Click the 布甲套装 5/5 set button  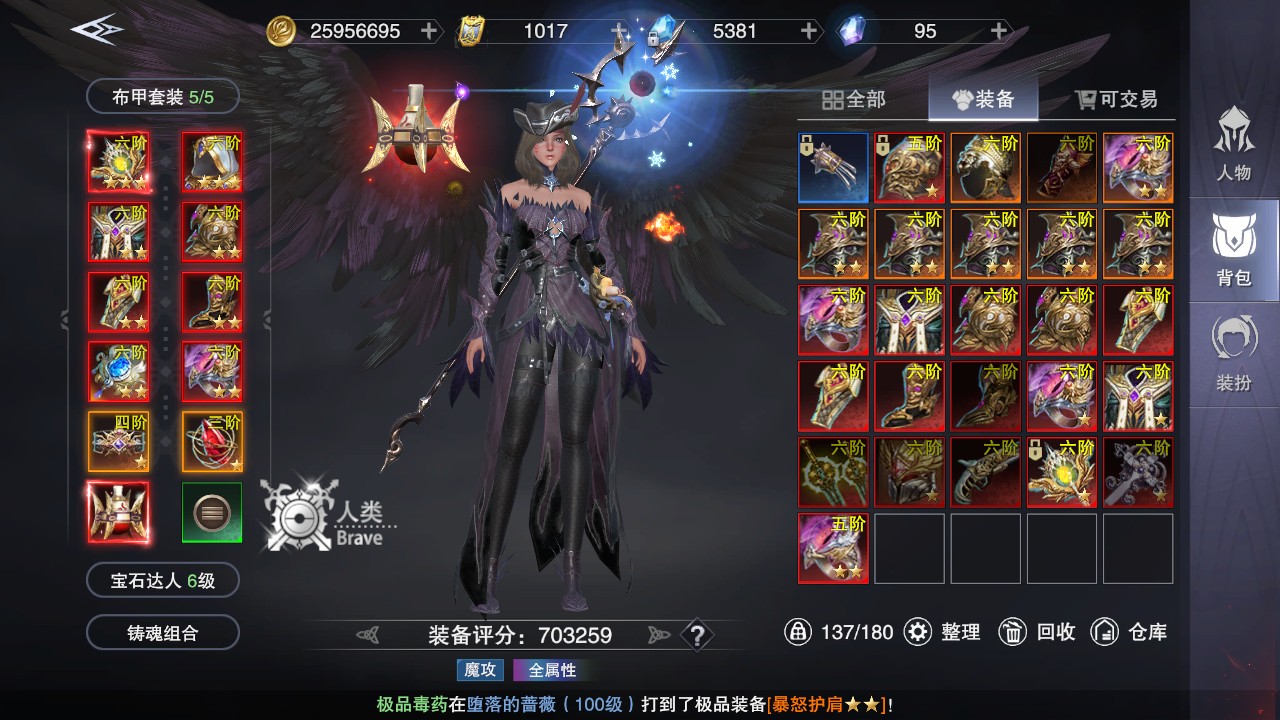click(163, 97)
